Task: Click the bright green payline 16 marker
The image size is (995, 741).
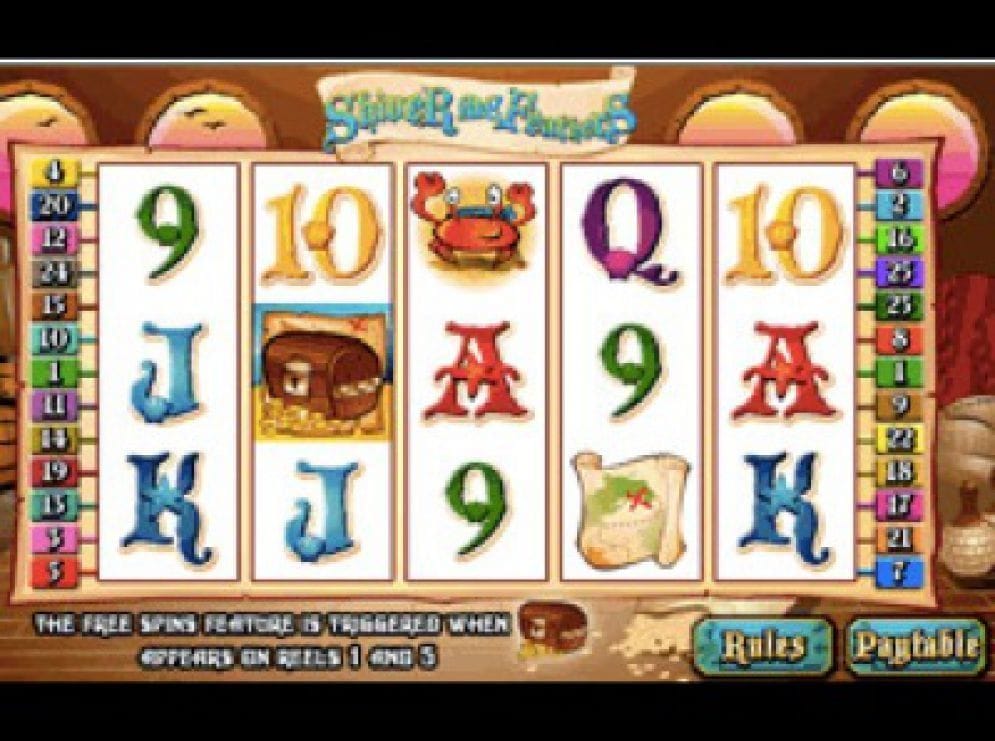Action: click(x=899, y=238)
